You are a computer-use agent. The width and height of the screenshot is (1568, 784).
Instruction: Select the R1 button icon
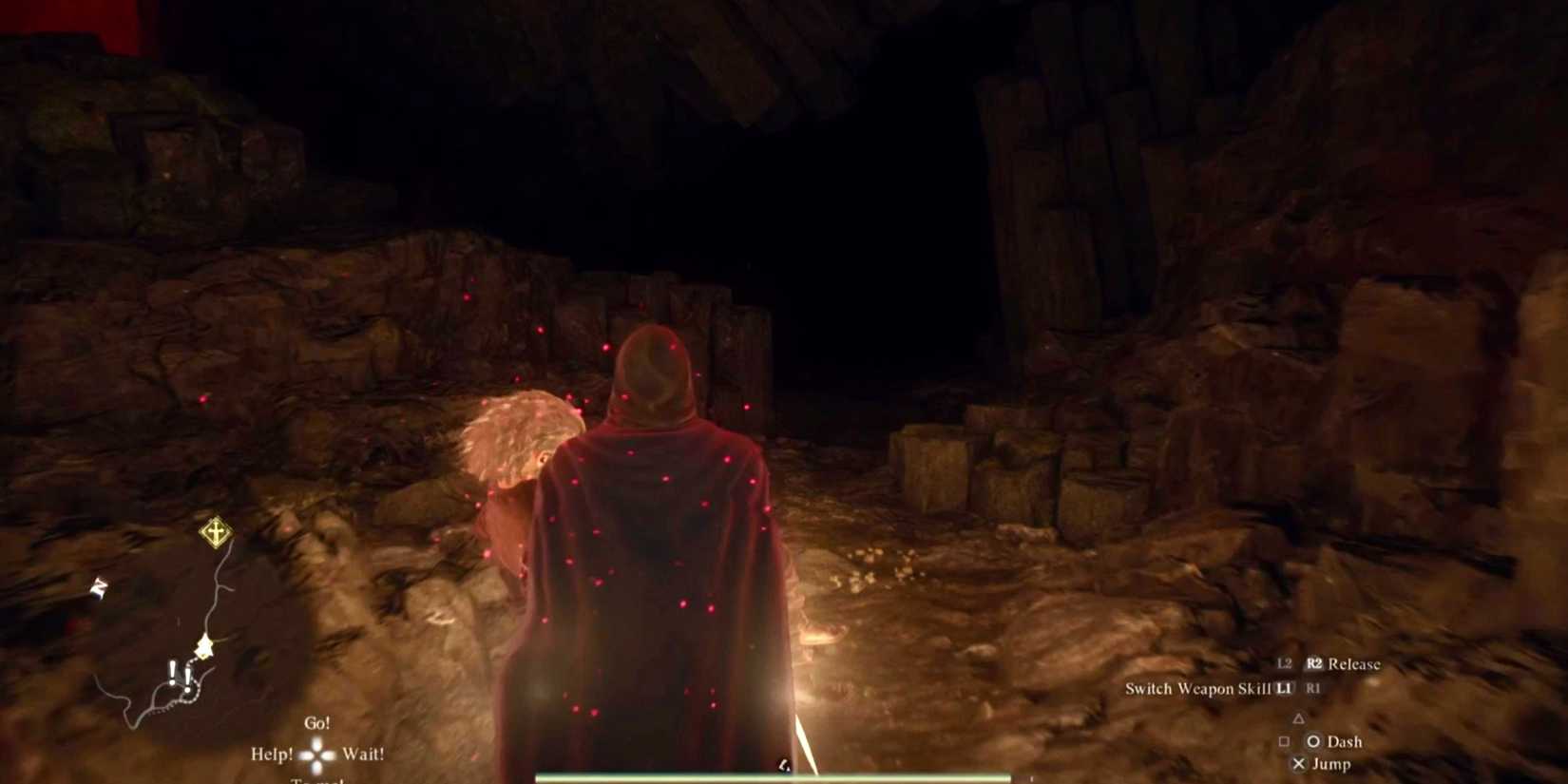tap(1312, 689)
